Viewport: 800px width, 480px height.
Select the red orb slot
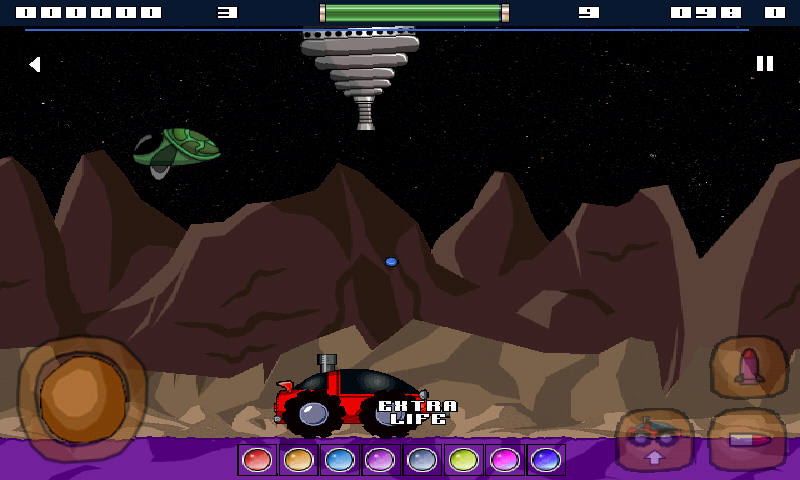[257, 460]
